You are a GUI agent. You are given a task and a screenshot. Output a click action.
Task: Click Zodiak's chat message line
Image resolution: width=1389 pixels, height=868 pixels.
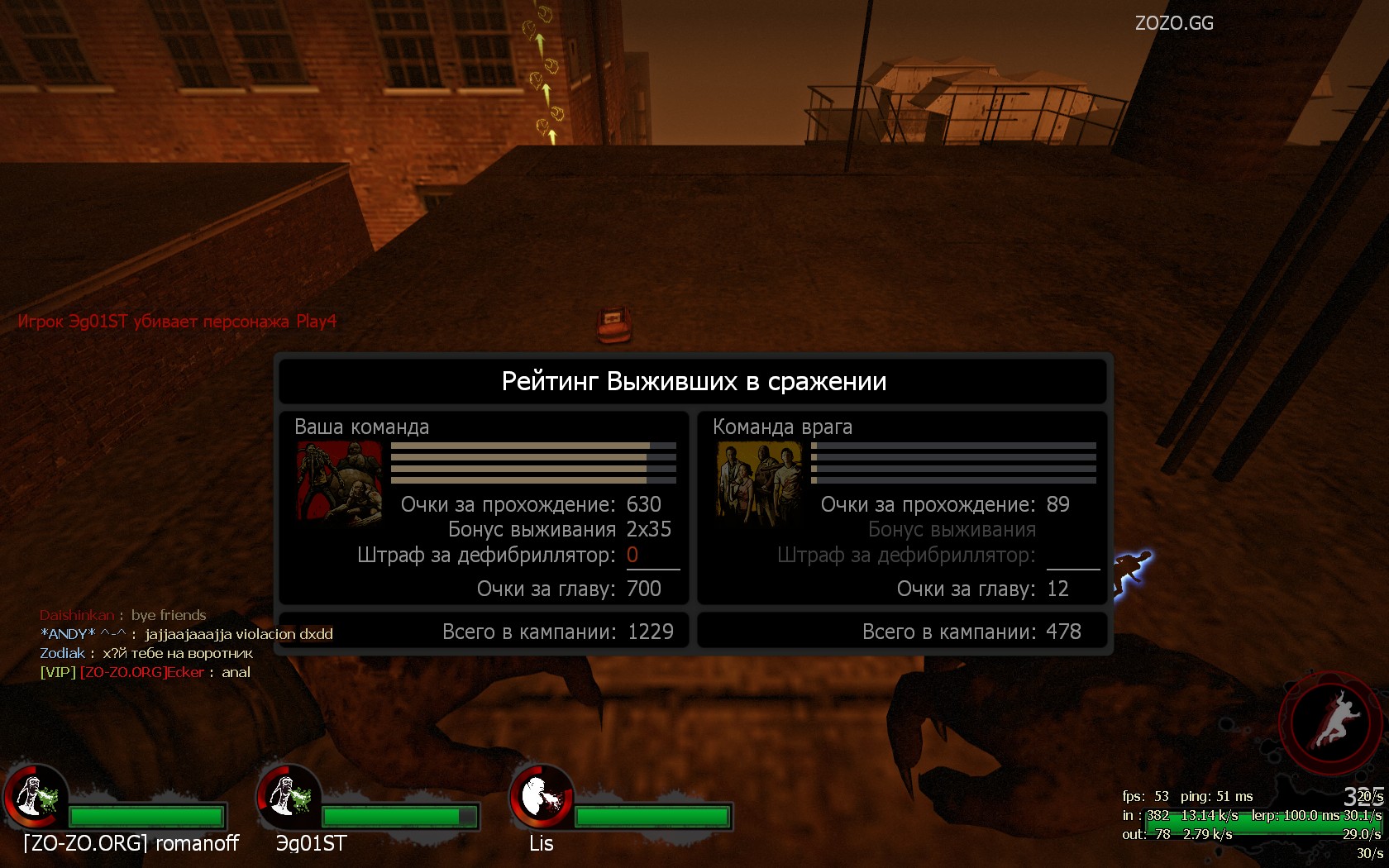coord(146,653)
